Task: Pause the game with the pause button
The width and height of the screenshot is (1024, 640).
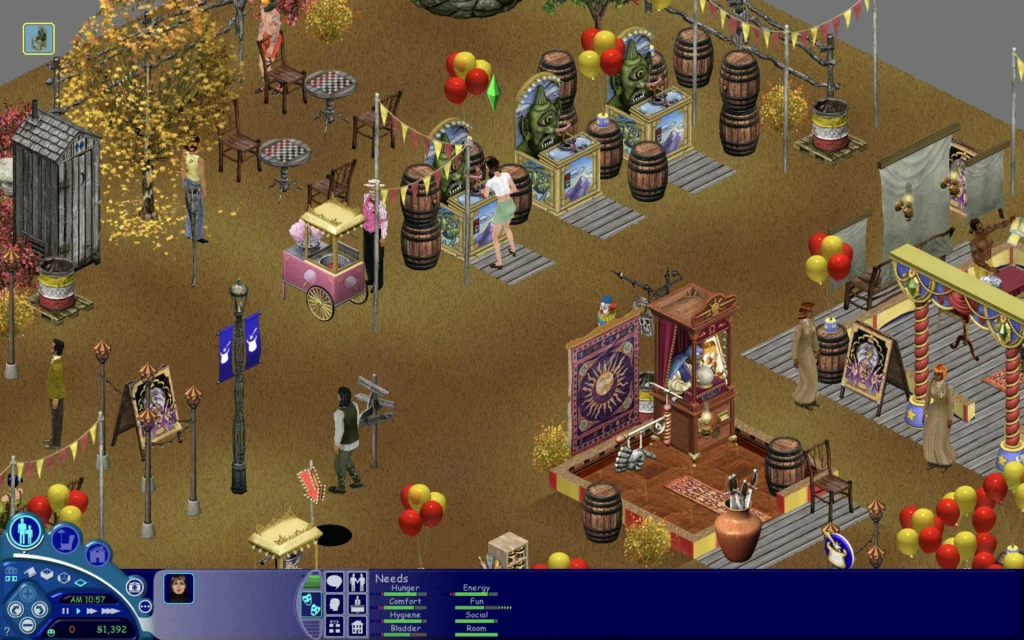Action: click(x=66, y=611)
